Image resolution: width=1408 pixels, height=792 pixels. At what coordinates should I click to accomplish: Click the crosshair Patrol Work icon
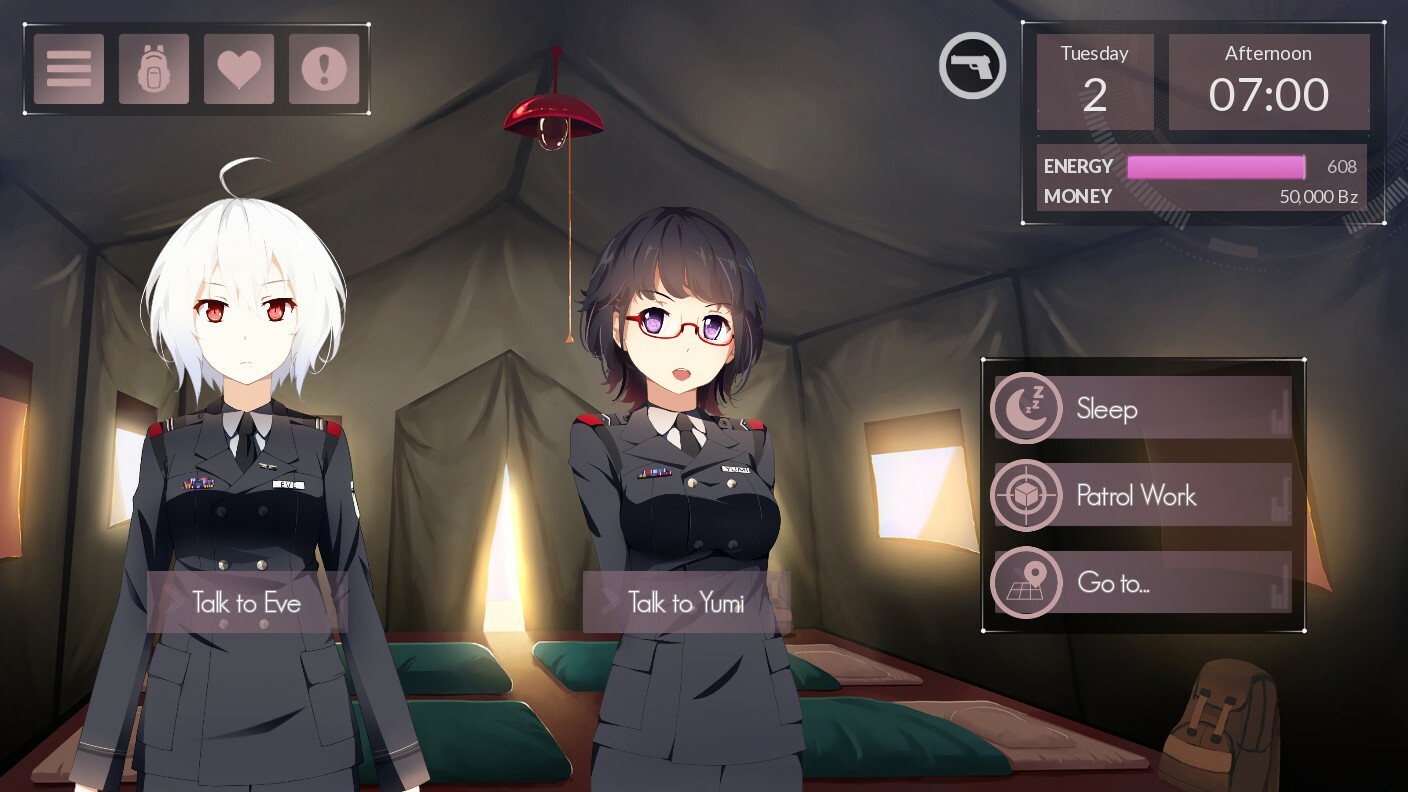tap(1026, 495)
